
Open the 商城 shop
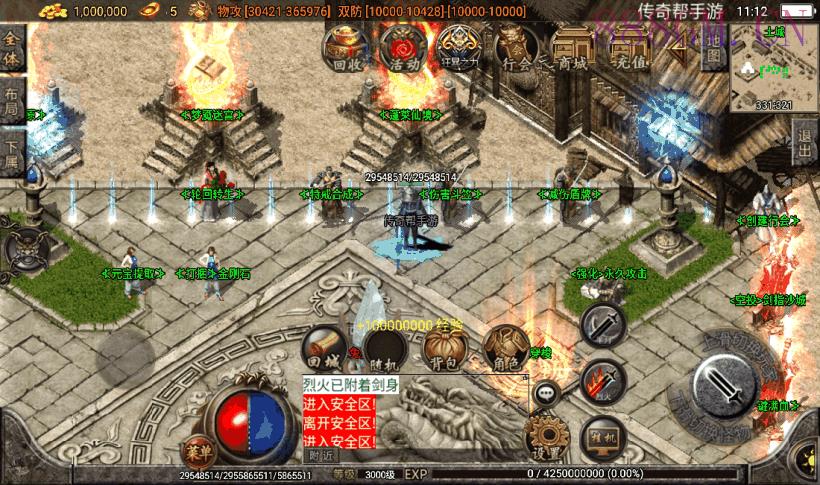click(574, 46)
